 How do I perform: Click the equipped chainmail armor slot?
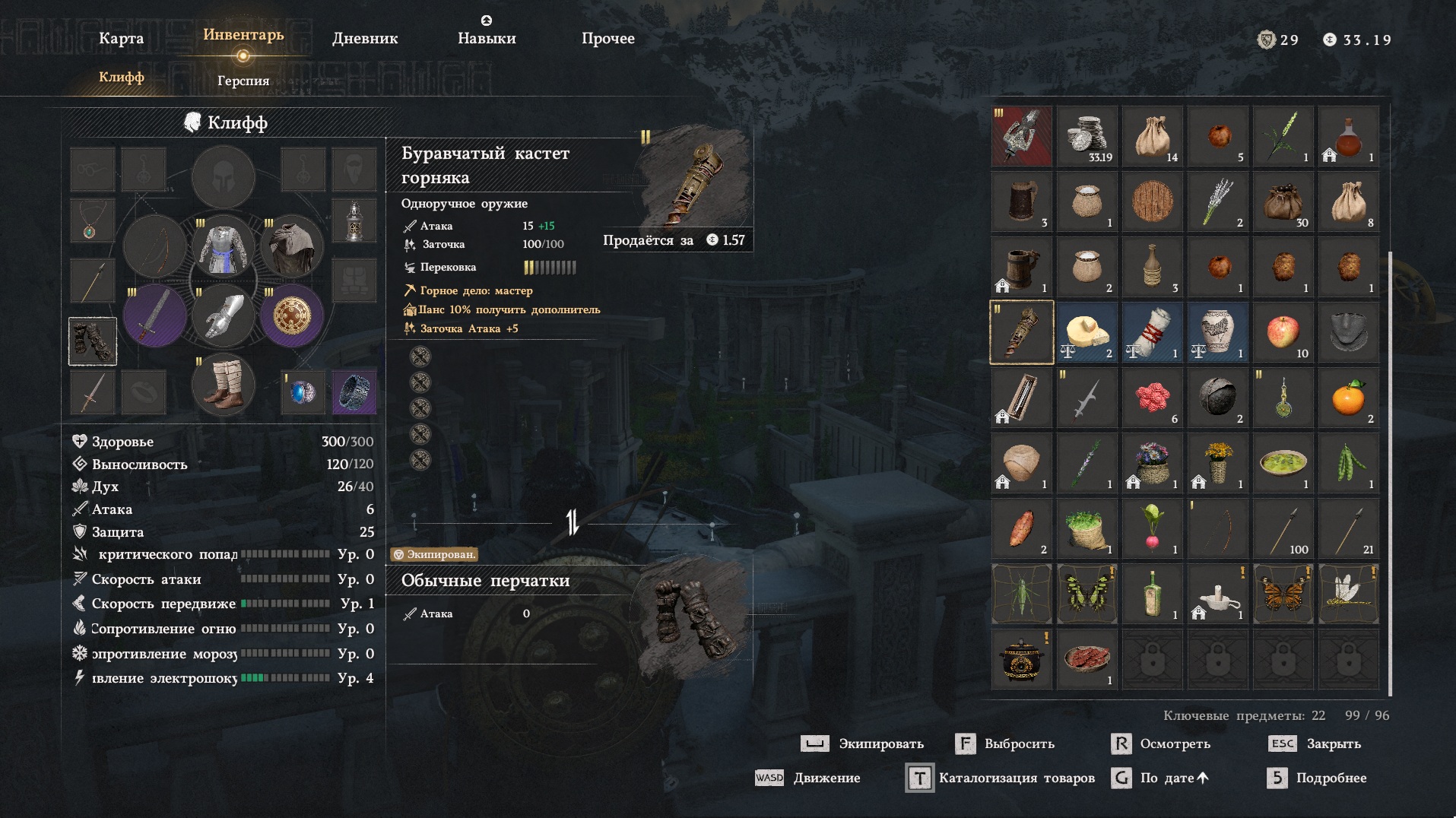(223, 246)
